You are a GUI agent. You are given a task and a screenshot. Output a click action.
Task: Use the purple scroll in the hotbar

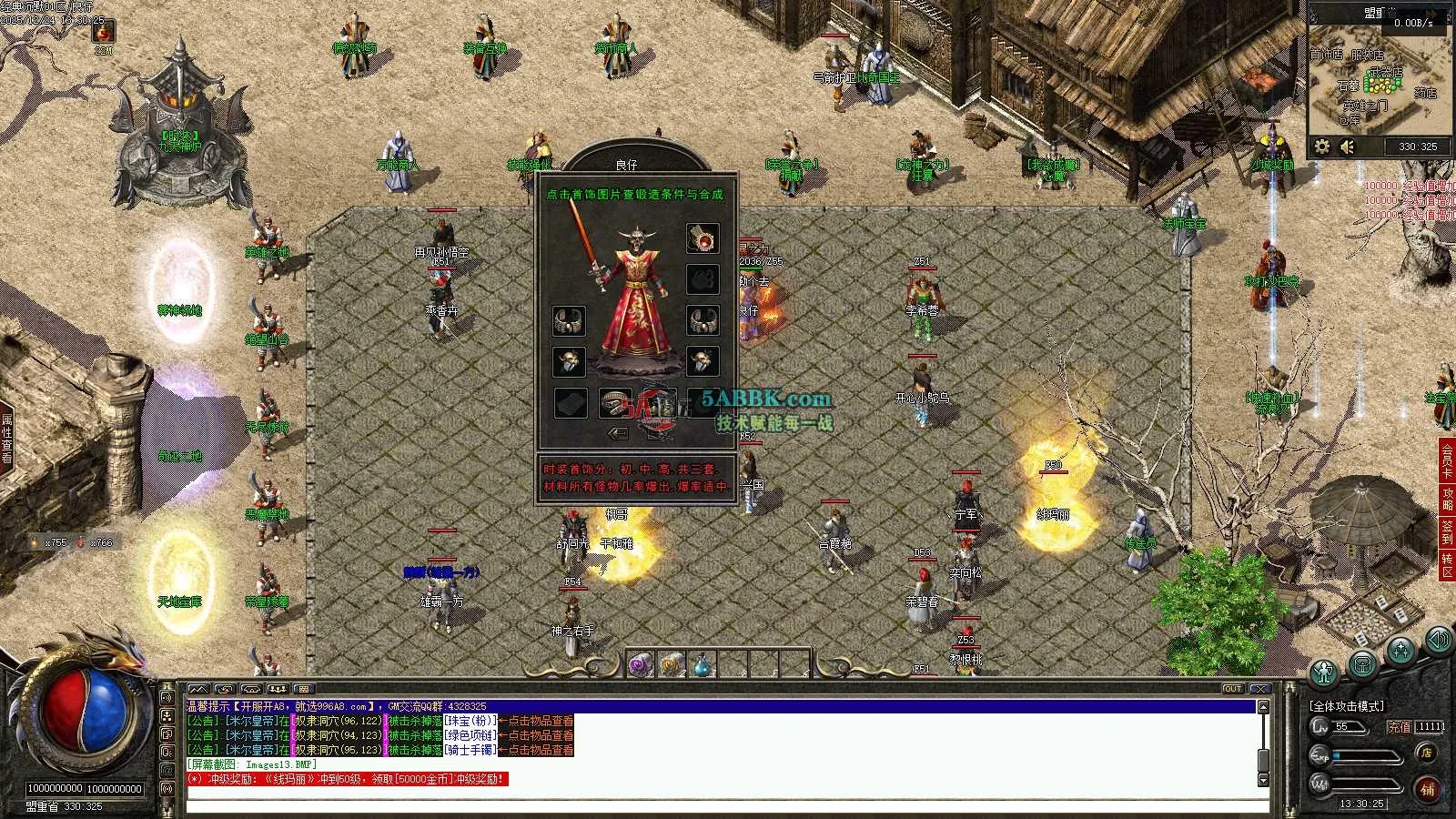(641, 665)
